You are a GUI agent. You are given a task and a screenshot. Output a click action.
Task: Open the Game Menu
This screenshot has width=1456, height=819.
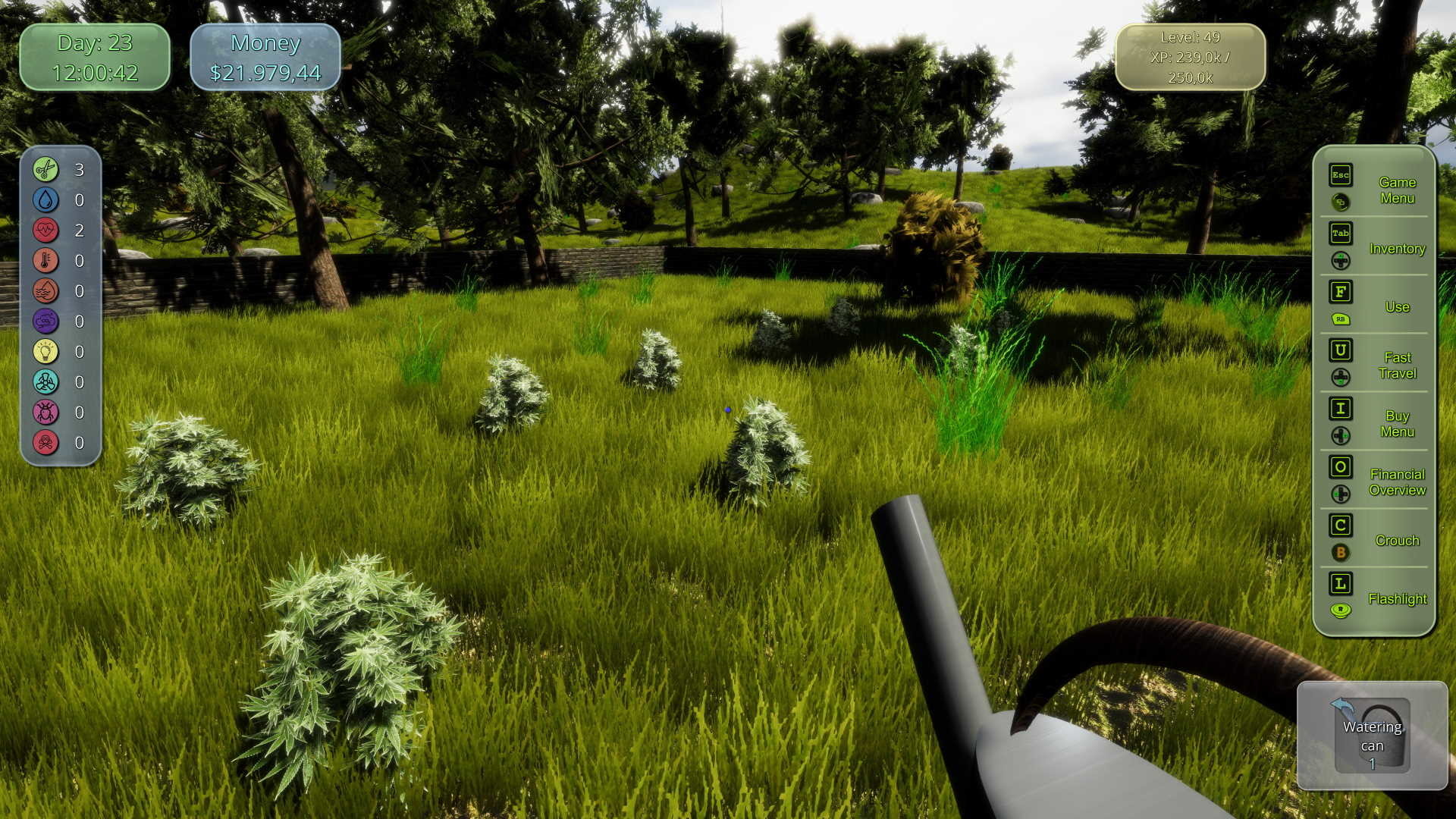(1398, 190)
